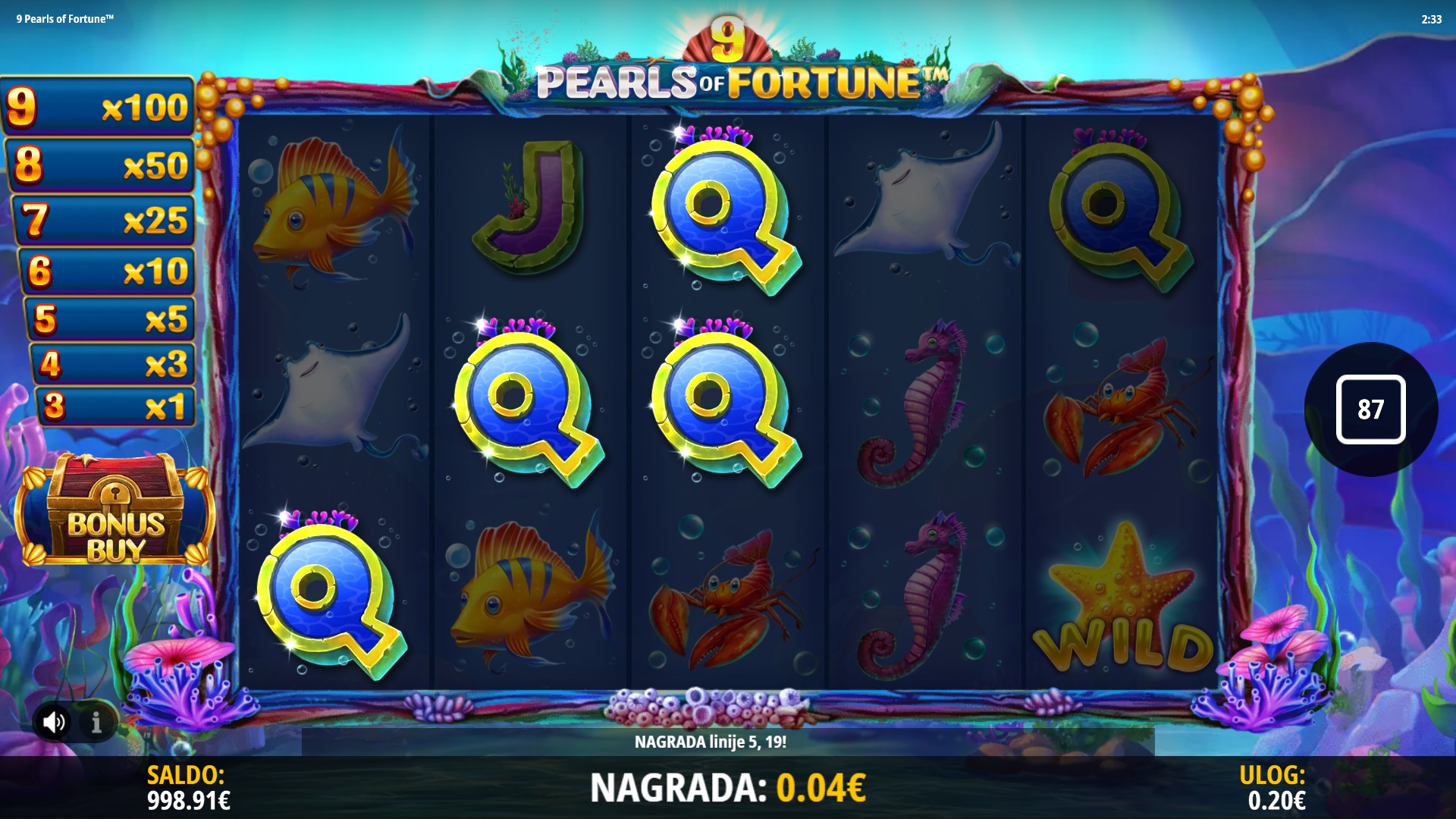Screen dimensions: 1456x819
Task: Open the Bonus Buy treasure chest
Action: click(x=115, y=511)
